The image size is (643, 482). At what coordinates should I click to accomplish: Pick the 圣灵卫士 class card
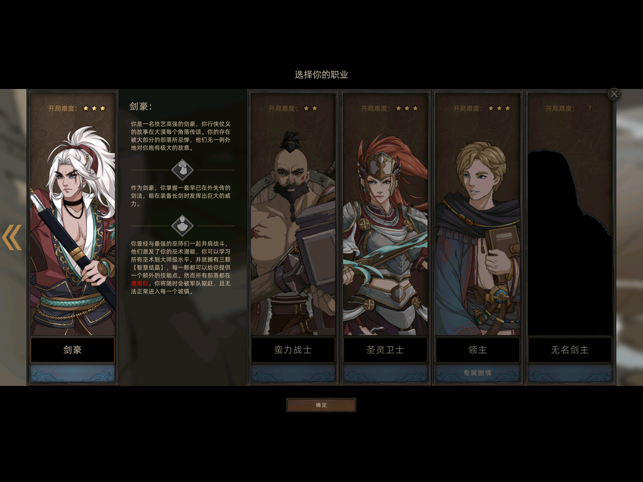click(385, 230)
